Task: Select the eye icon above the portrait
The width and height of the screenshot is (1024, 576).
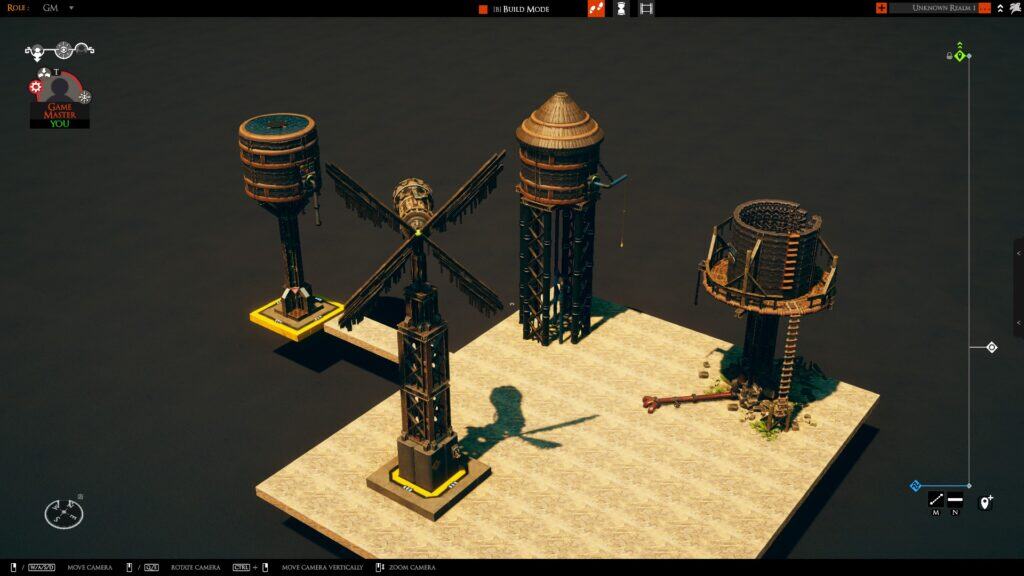Action: click(63, 48)
